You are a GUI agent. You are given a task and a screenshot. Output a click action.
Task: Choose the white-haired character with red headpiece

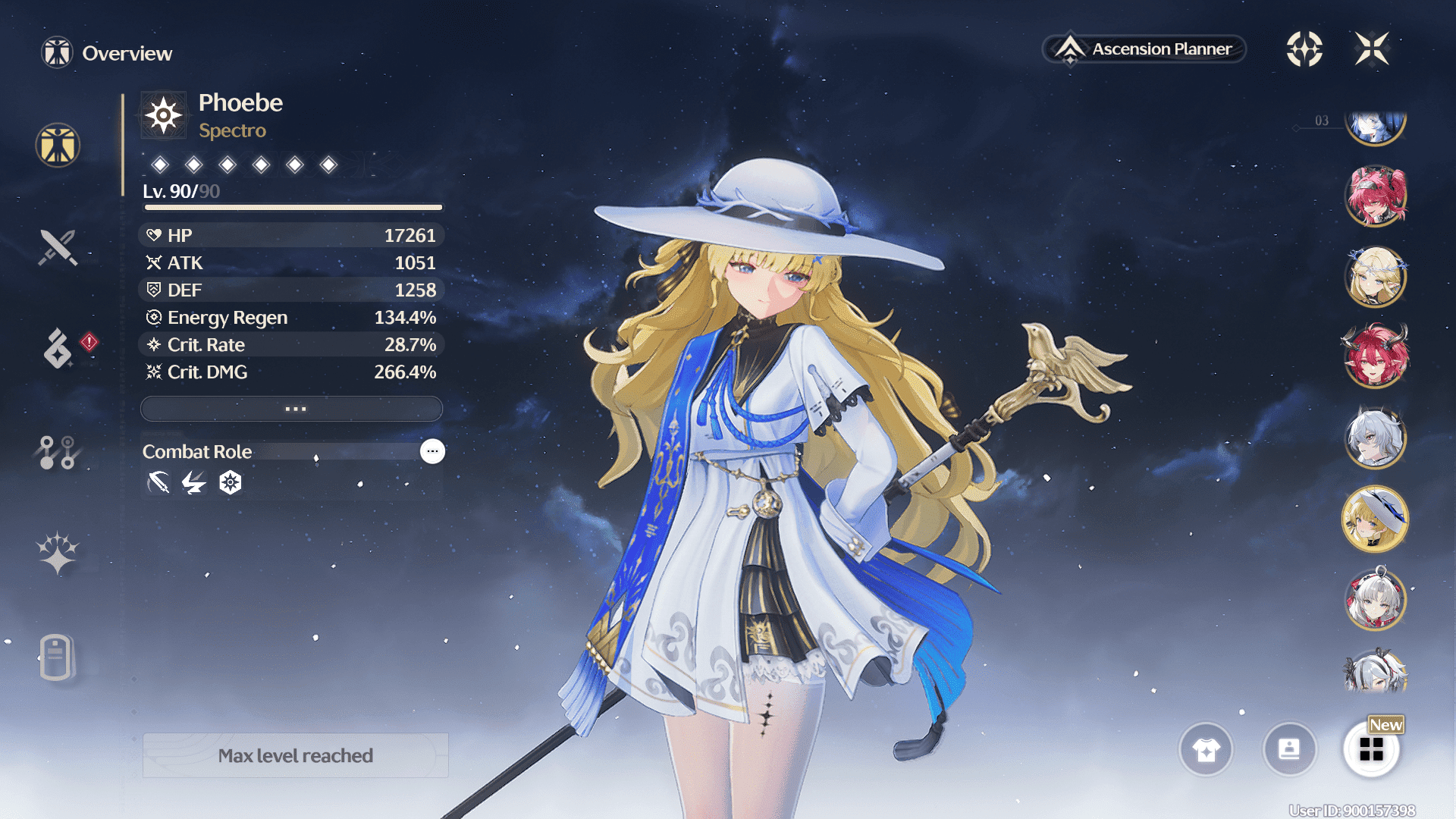tap(1376, 600)
